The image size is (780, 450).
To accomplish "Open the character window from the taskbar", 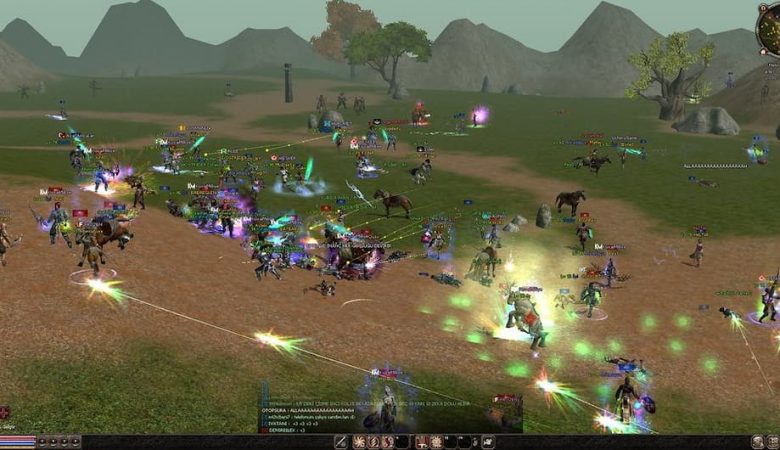I will click(x=758, y=442).
